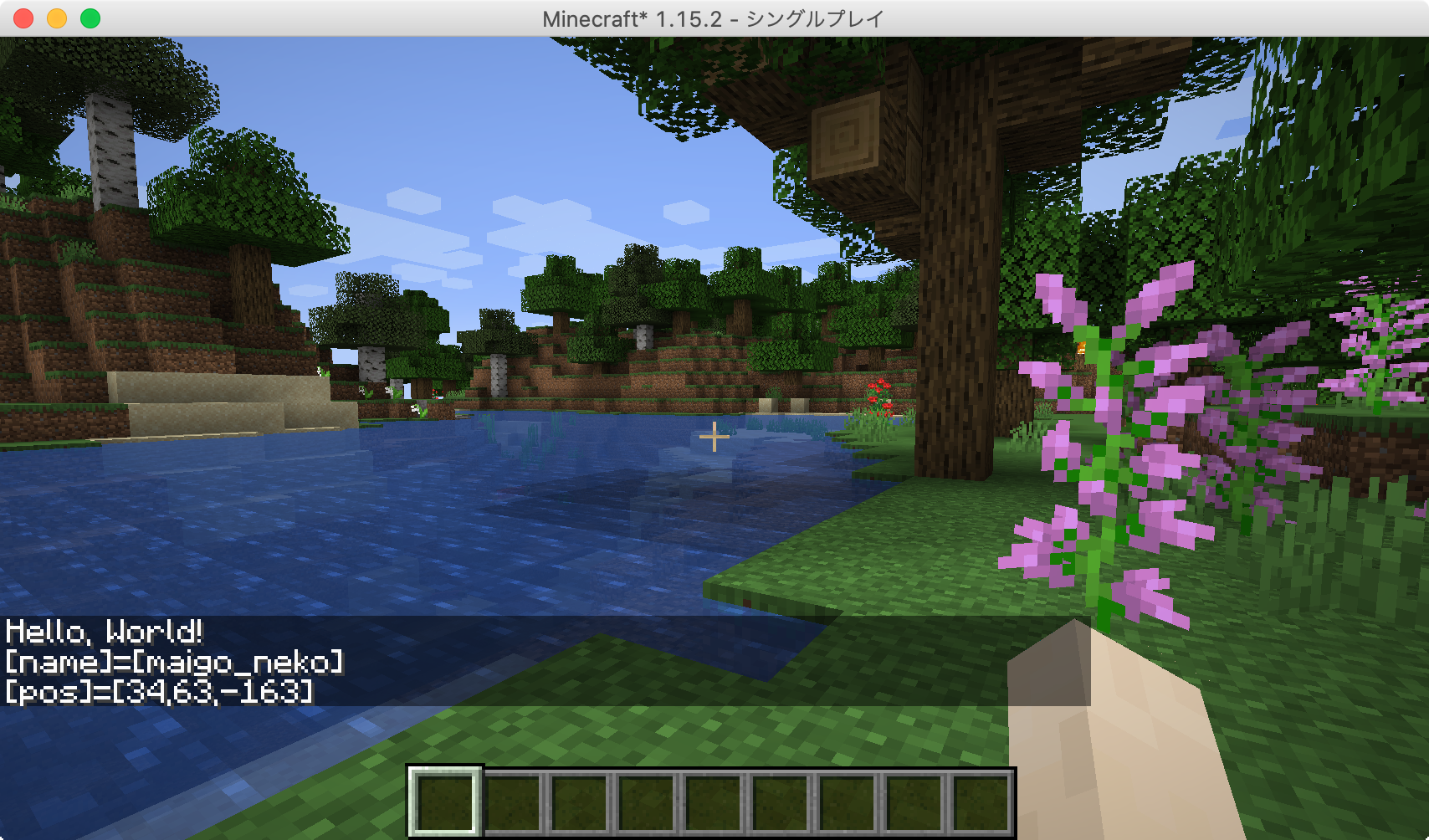Select the second hotbar slot
The height and width of the screenshot is (840, 1429).
pos(511,802)
